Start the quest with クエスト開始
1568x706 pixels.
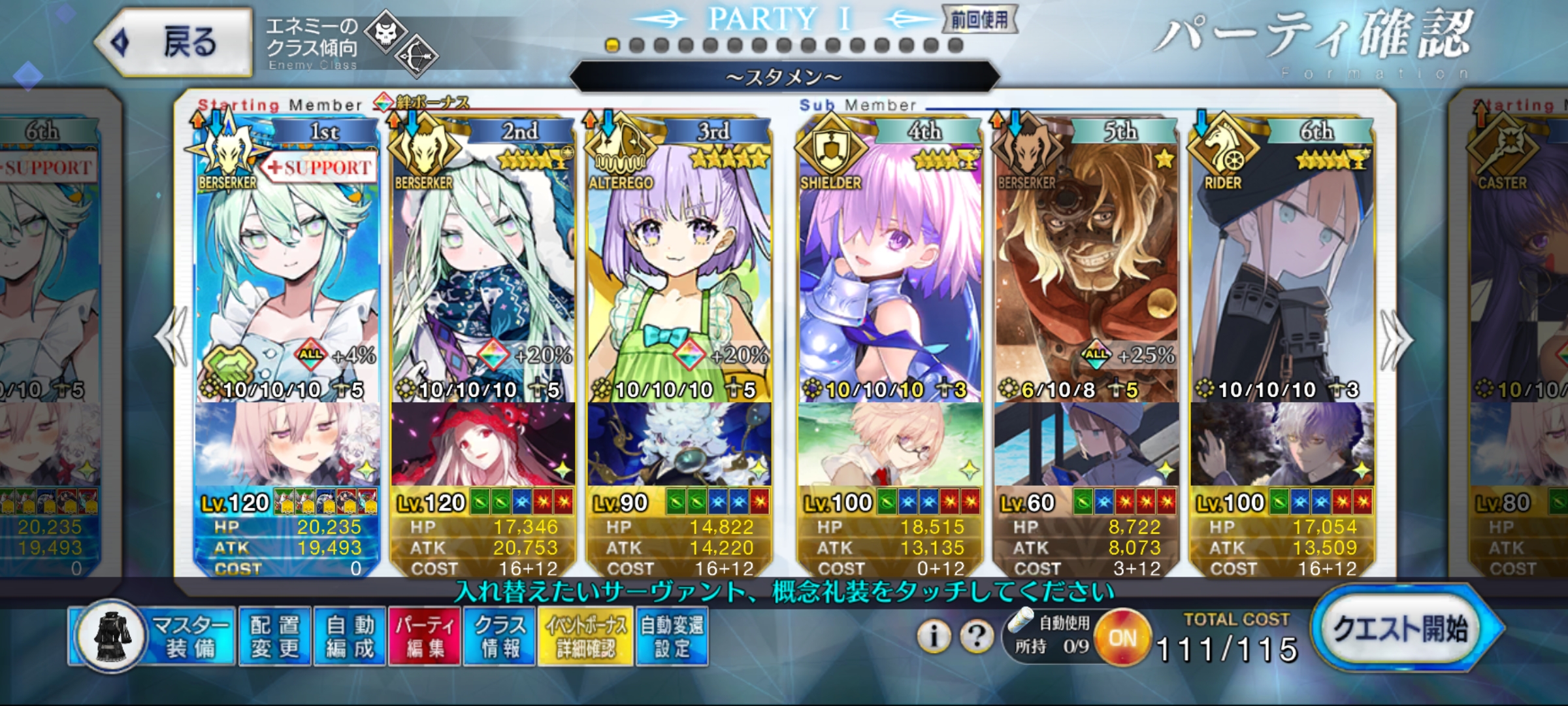1403,629
